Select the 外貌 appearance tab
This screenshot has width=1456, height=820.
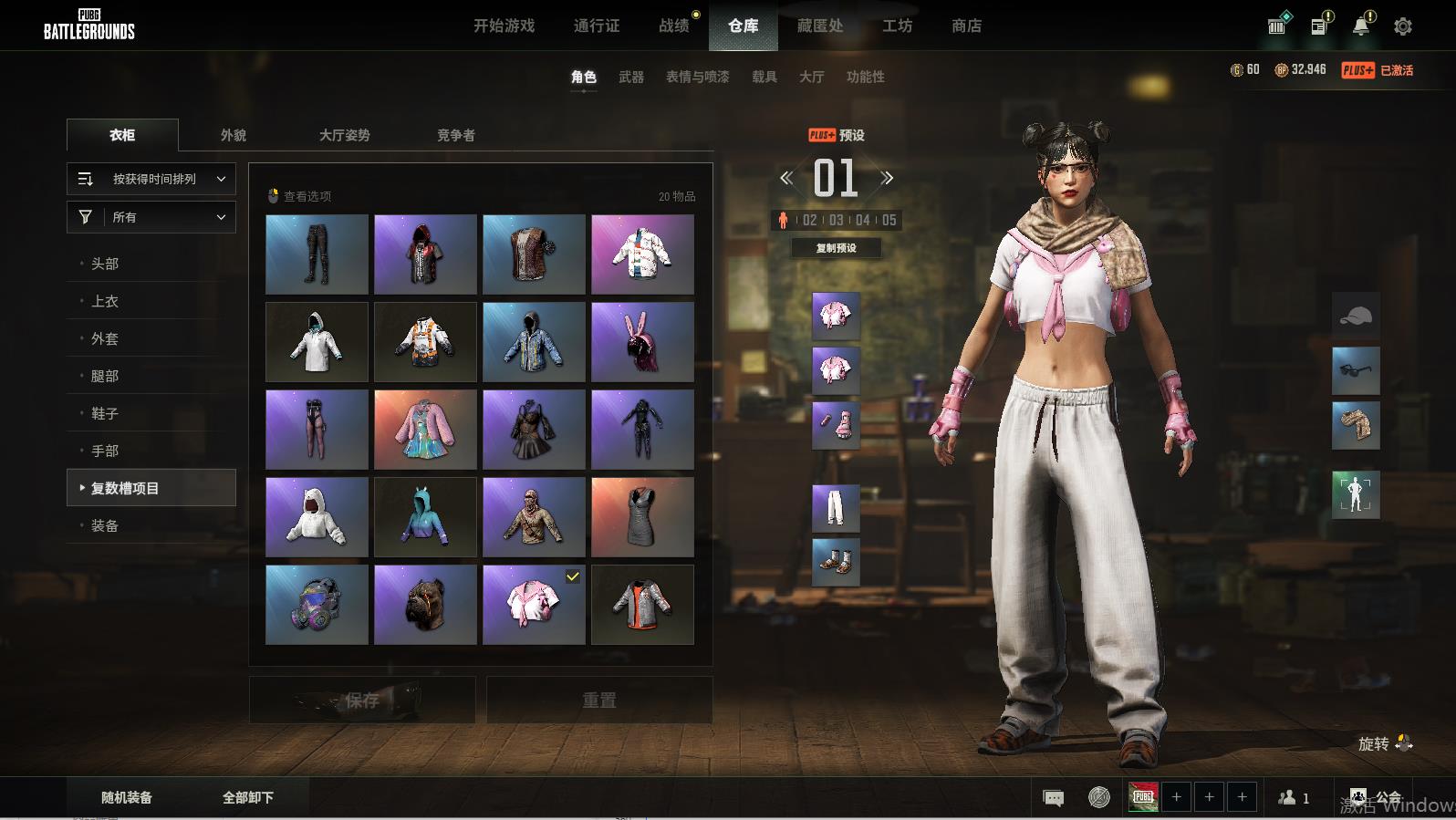234,135
